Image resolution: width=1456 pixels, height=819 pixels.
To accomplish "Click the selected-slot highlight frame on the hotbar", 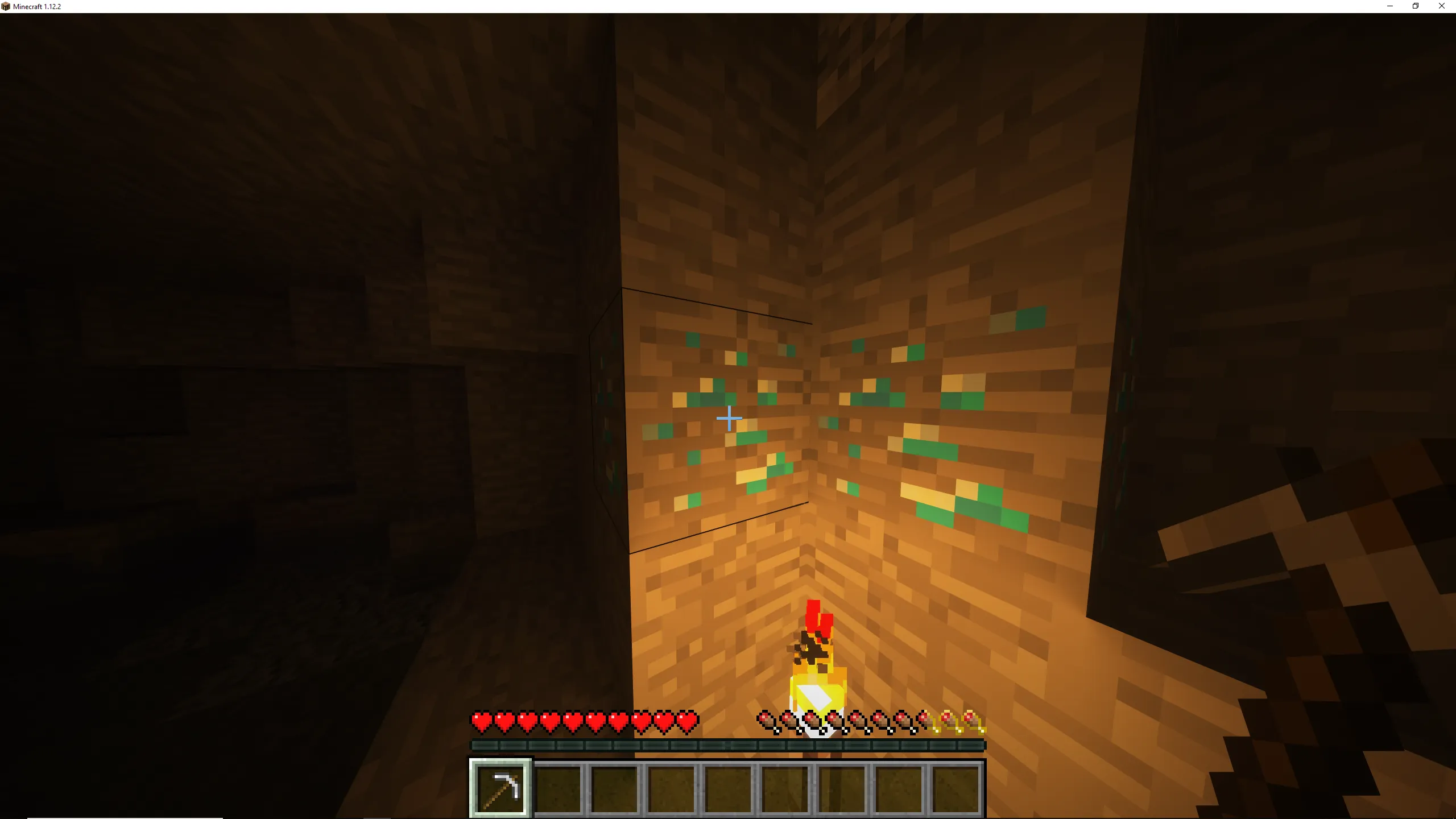I will [x=500, y=762].
